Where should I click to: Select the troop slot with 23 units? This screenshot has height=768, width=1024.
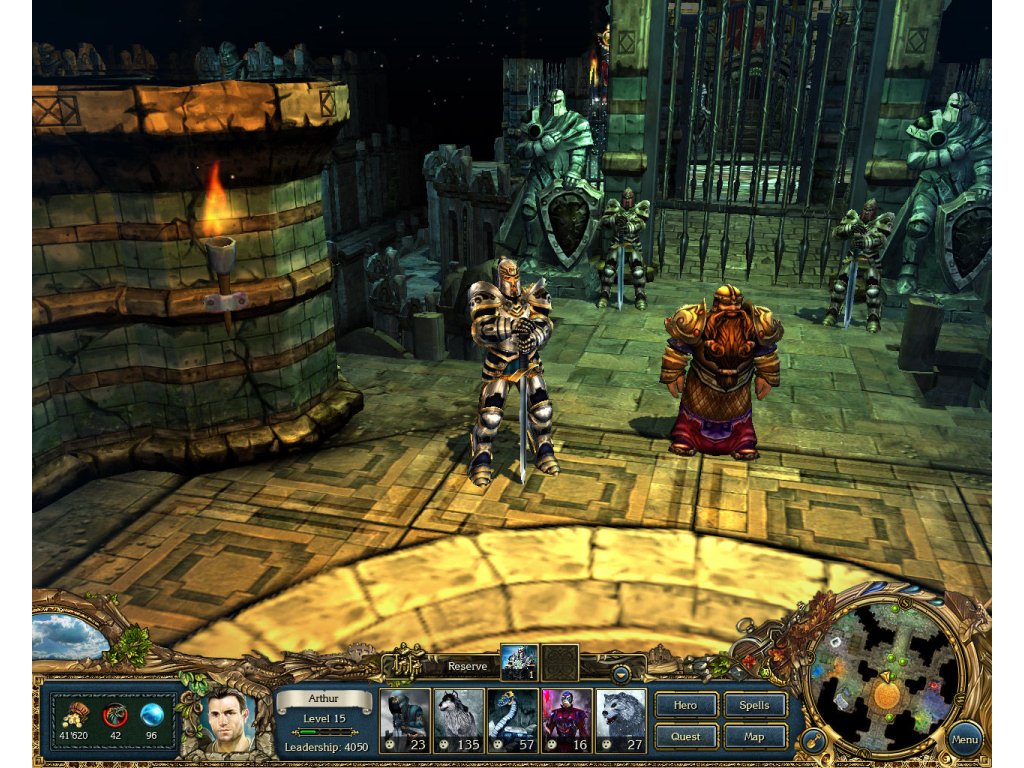click(406, 720)
